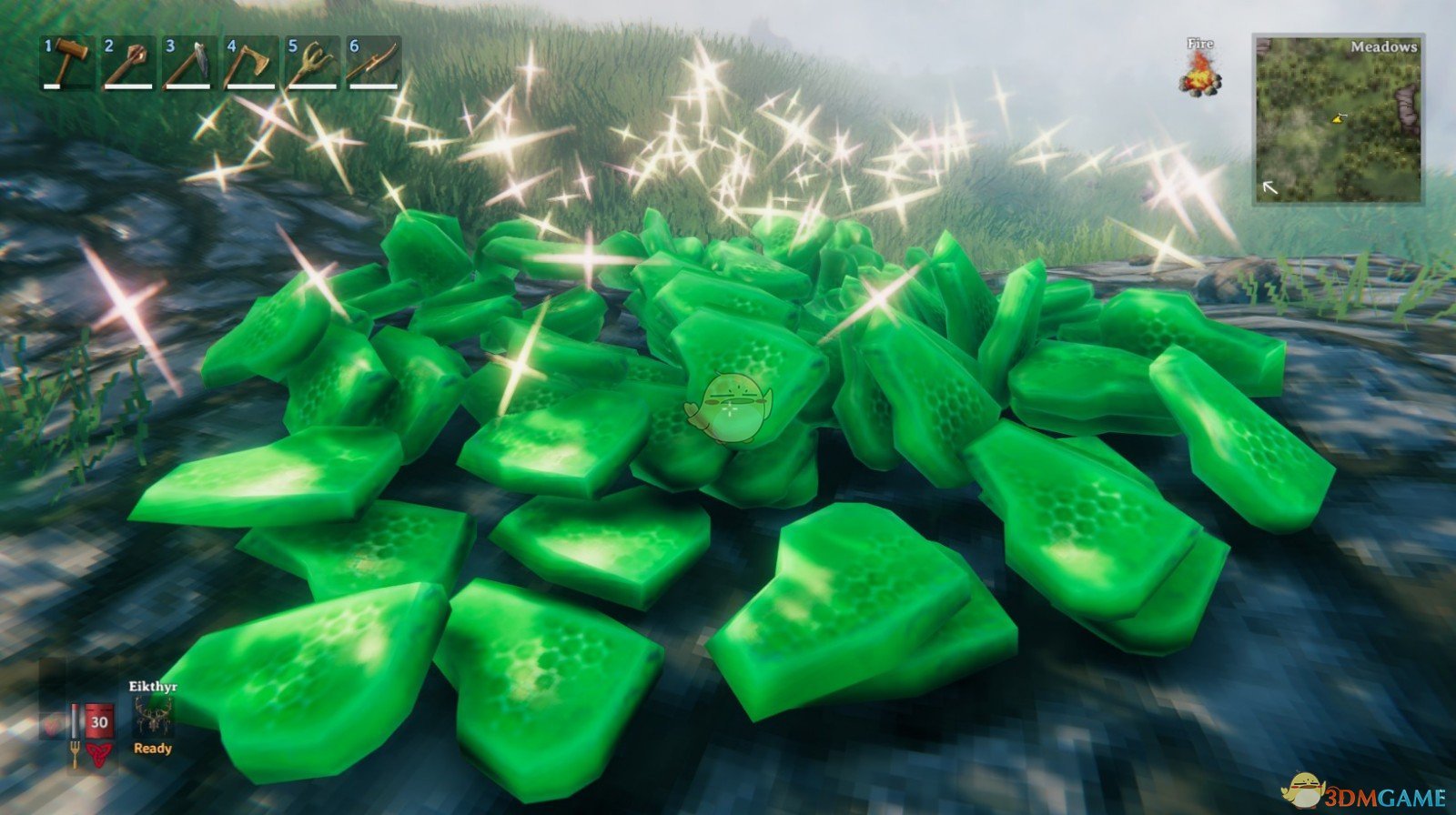Click the Ready text under Eikthyr

point(153,749)
